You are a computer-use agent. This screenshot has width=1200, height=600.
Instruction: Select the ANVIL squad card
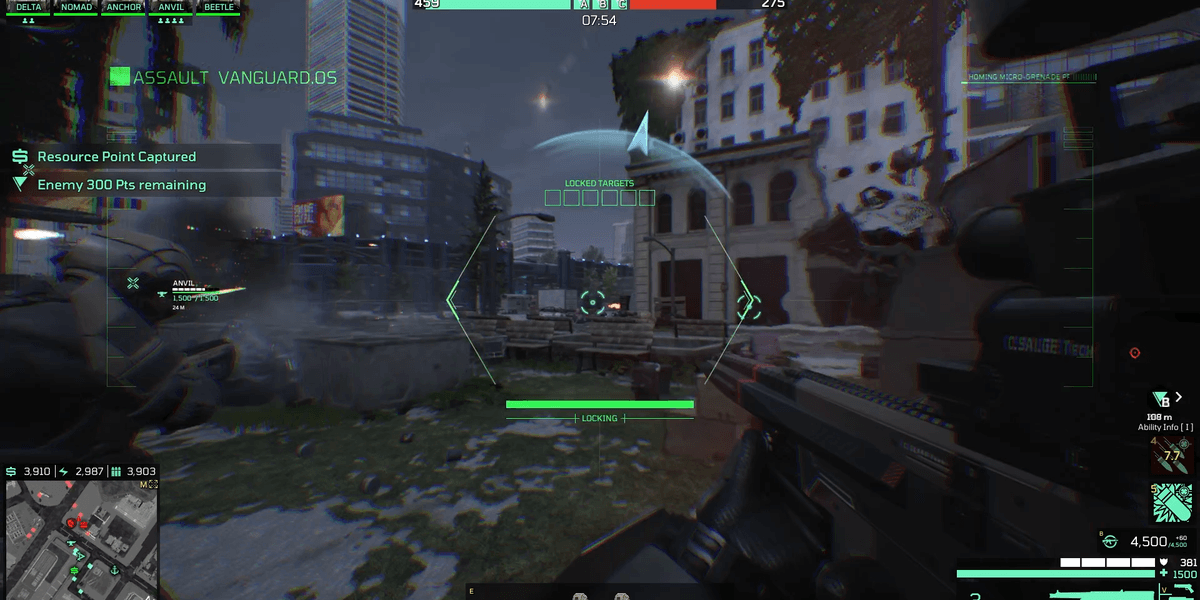click(171, 7)
